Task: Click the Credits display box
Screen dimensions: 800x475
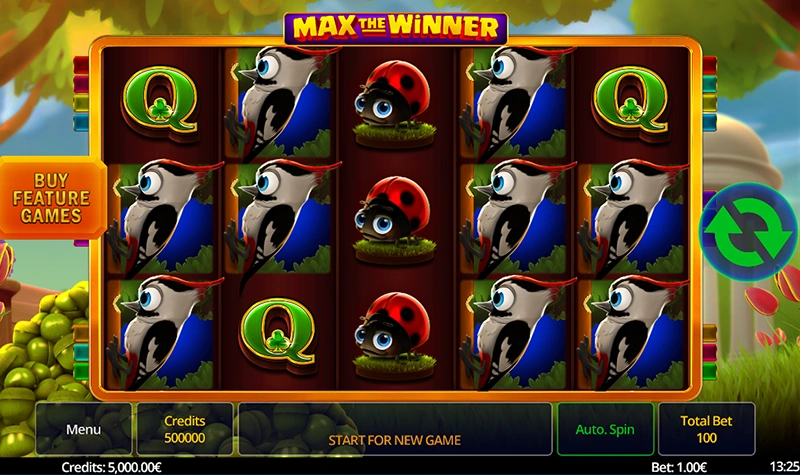Action: pyautogui.click(x=184, y=429)
